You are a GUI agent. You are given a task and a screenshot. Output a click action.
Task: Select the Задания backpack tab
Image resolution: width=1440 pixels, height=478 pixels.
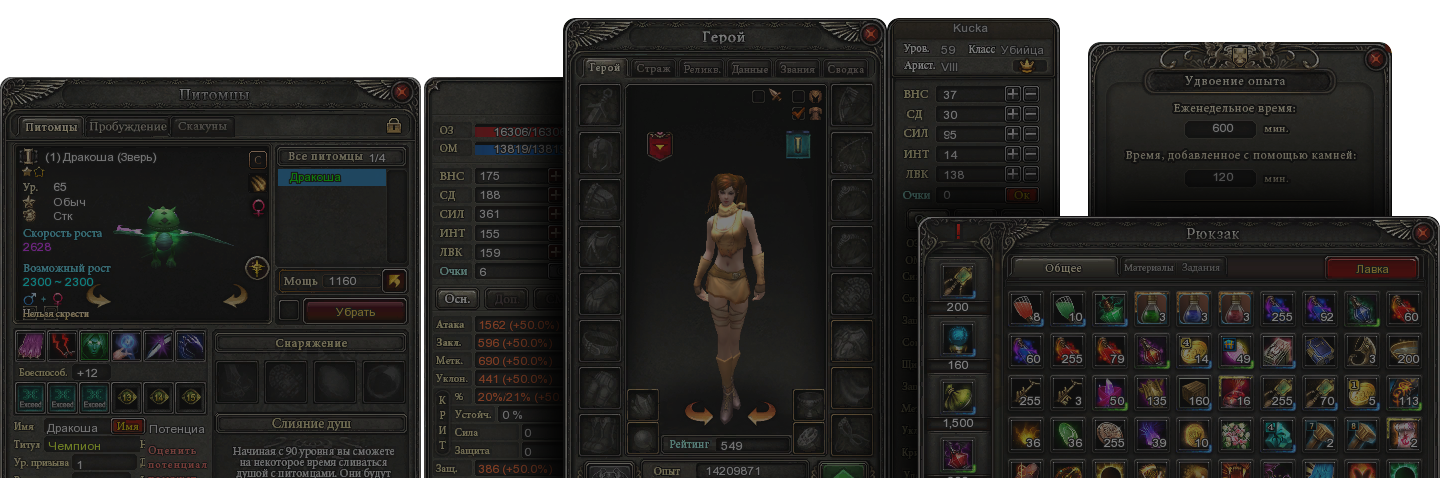(1201, 268)
